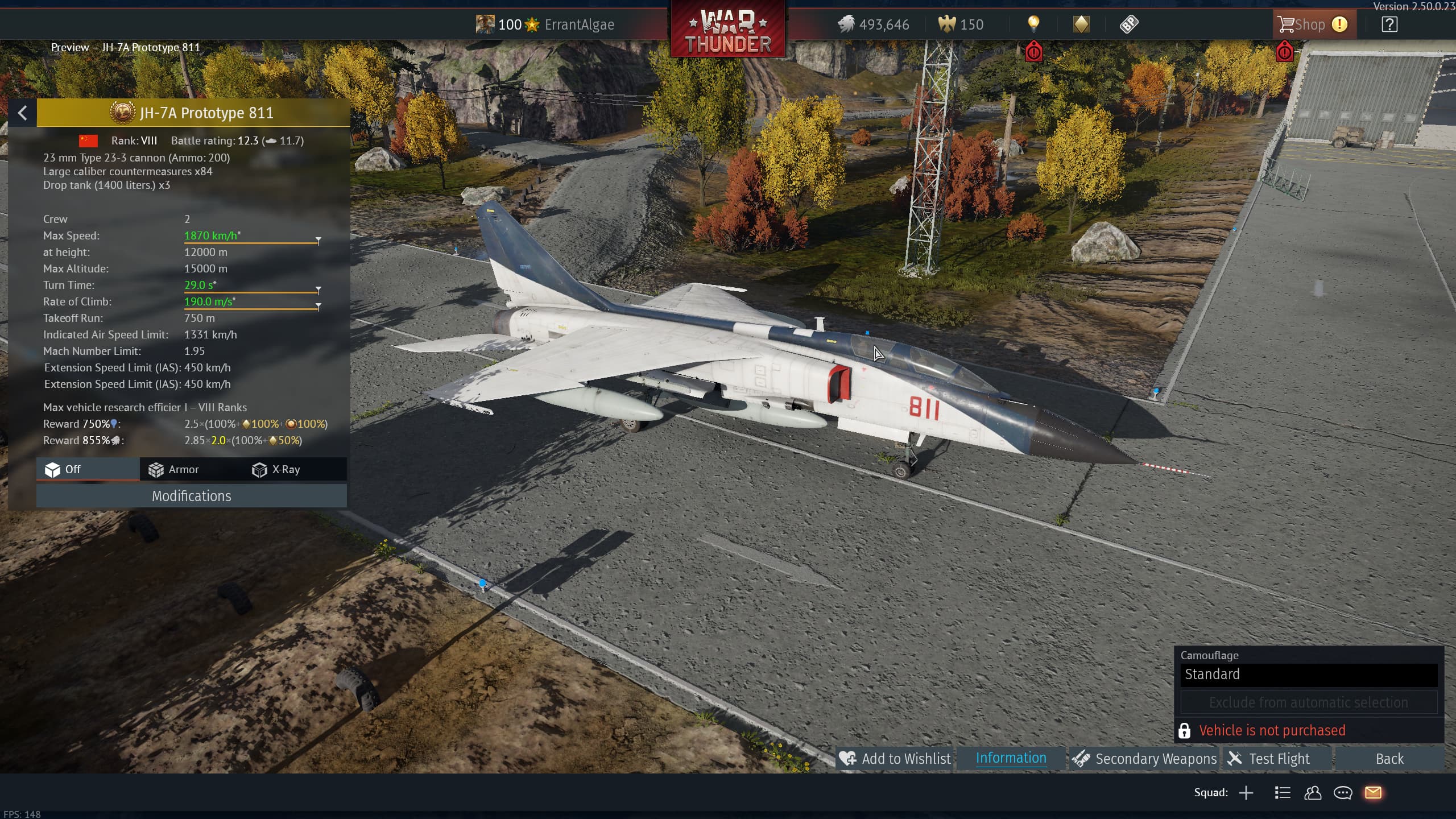1456x819 pixels.
Task: Open the ErrantAlgae player profile
Action: point(579,24)
